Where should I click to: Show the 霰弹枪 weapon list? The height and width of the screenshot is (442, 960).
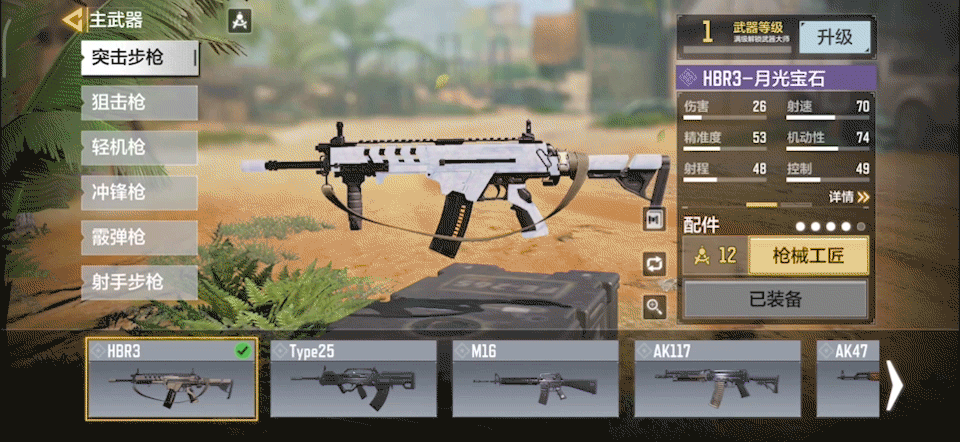[139, 238]
